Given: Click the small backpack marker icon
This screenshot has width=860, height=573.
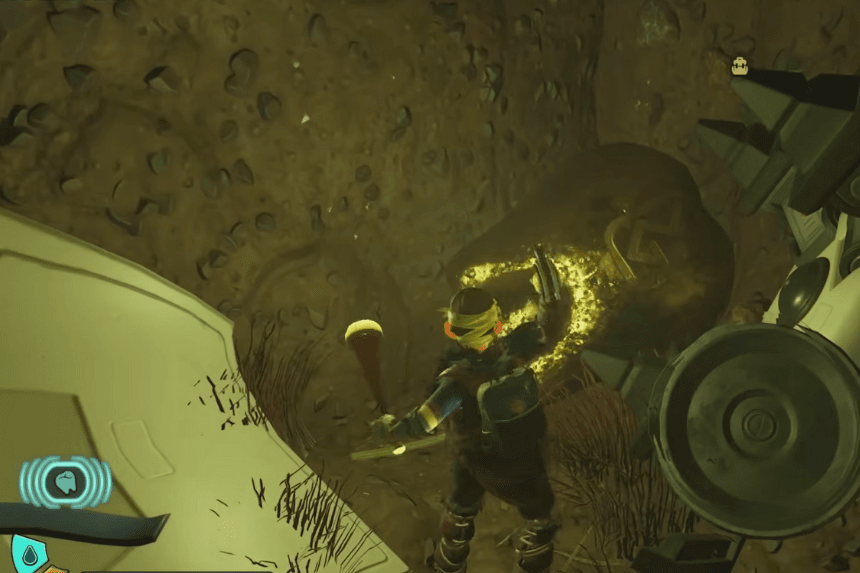Looking at the screenshot, I should coord(740,67).
